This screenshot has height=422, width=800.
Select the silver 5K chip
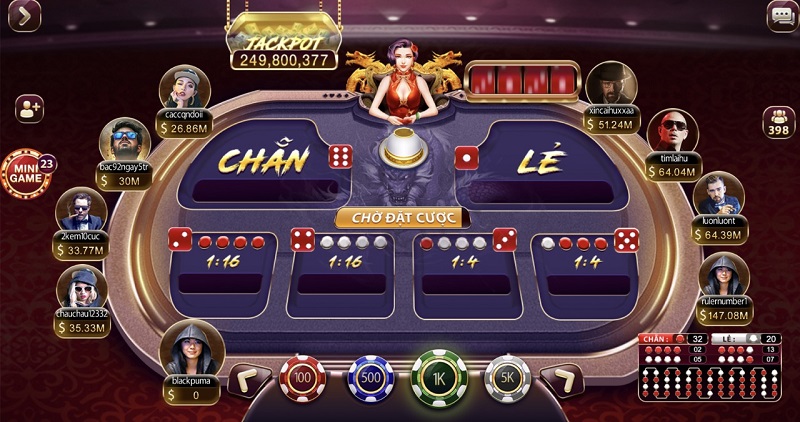(x=507, y=378)
